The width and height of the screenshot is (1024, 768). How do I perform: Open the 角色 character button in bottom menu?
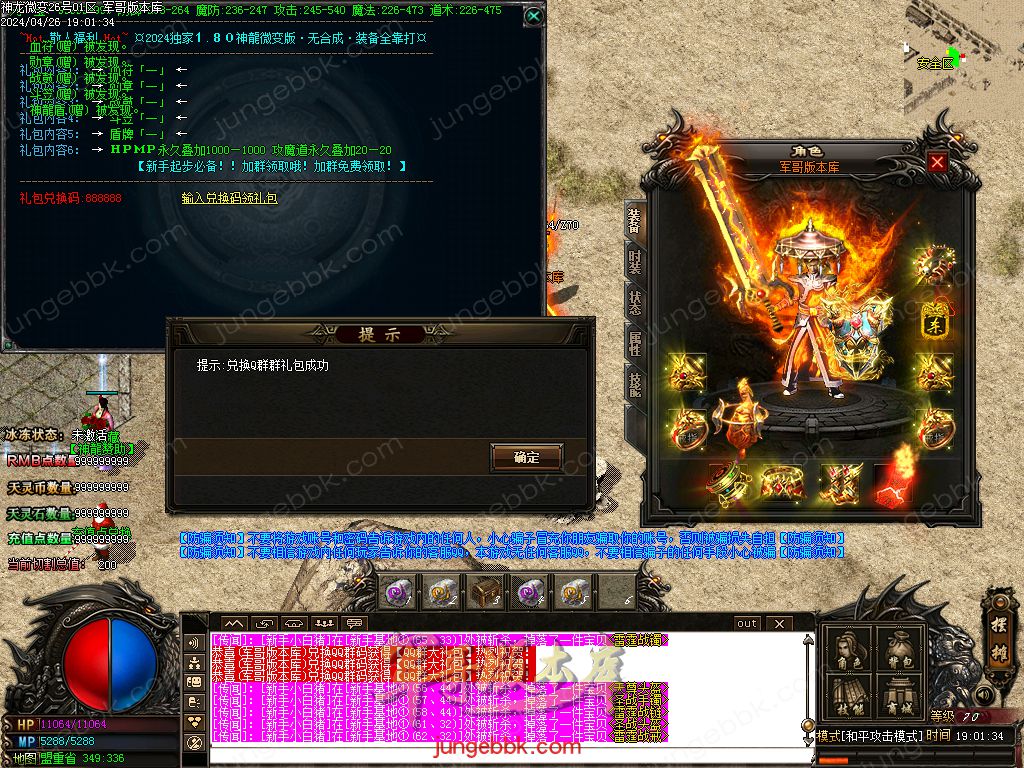coord(848,650)
